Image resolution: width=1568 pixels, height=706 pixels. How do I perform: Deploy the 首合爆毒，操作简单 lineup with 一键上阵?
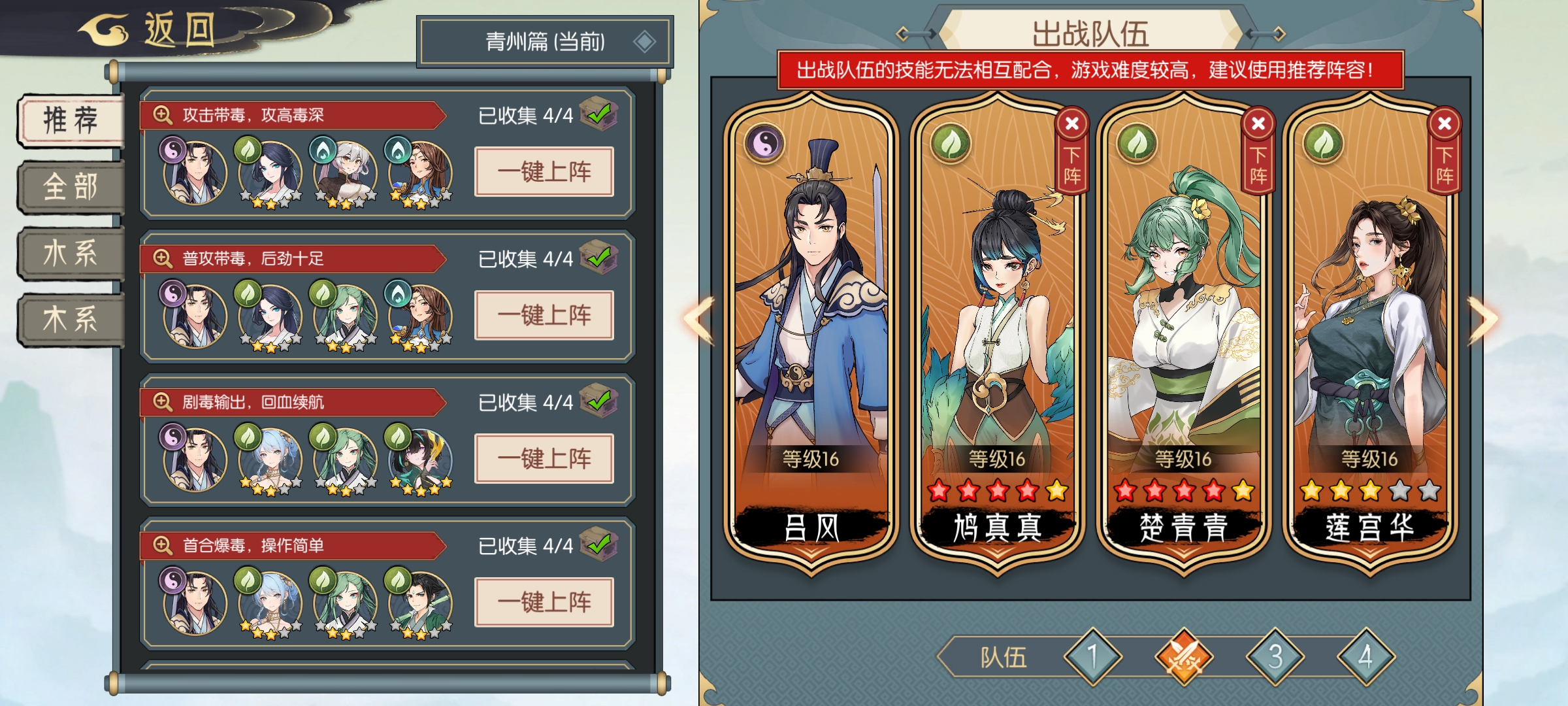tap(544, 602)
